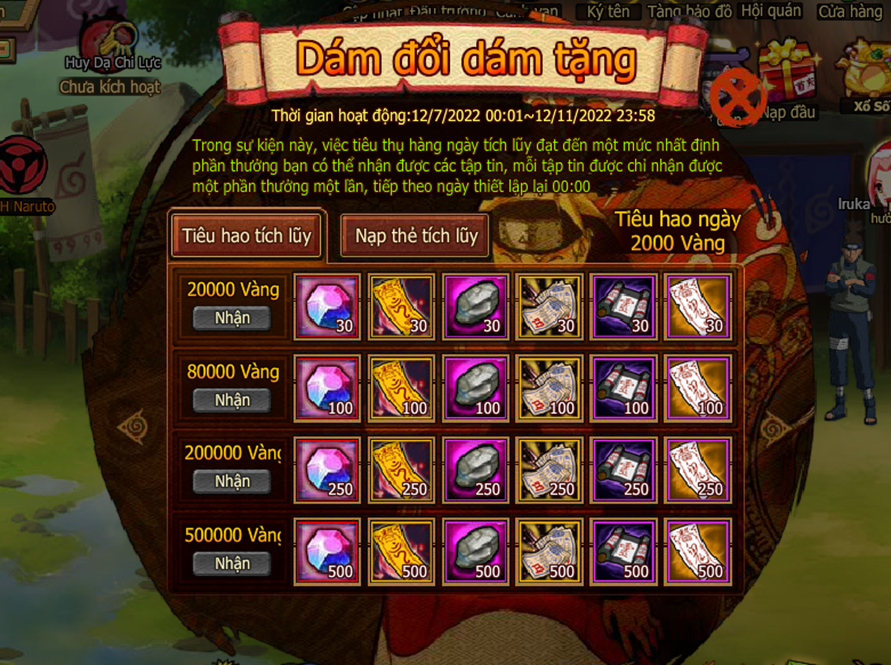Check the purple scroll reward x30

(x=623, y=306)
